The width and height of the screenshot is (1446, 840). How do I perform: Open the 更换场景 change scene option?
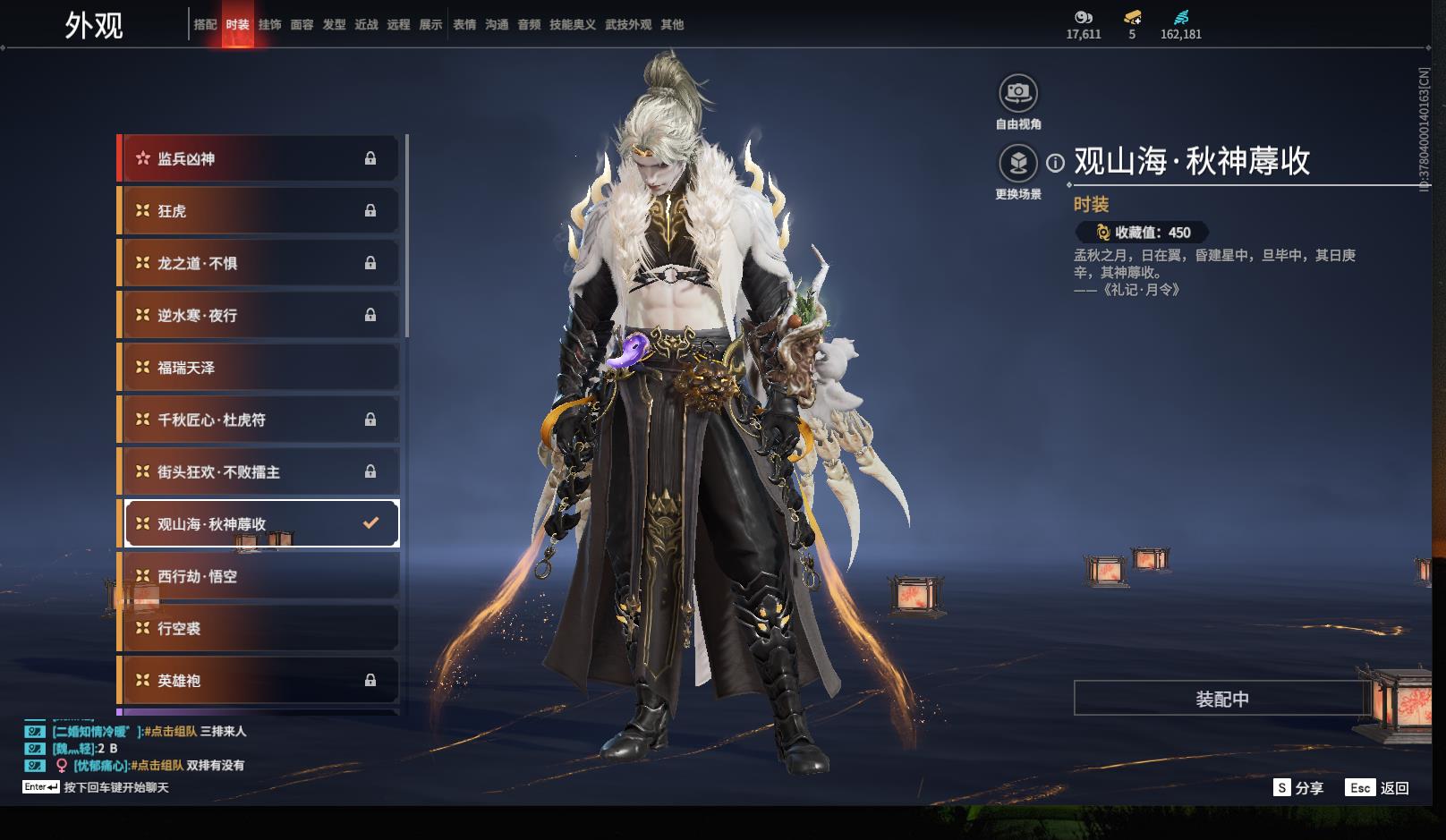click(1018, 164)
